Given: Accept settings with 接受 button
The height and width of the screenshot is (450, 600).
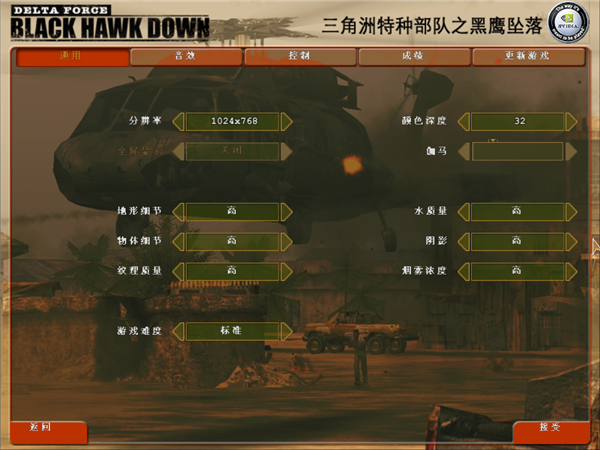Looking at the screenshot, I should pyautogui.click(x=550, y=428).
